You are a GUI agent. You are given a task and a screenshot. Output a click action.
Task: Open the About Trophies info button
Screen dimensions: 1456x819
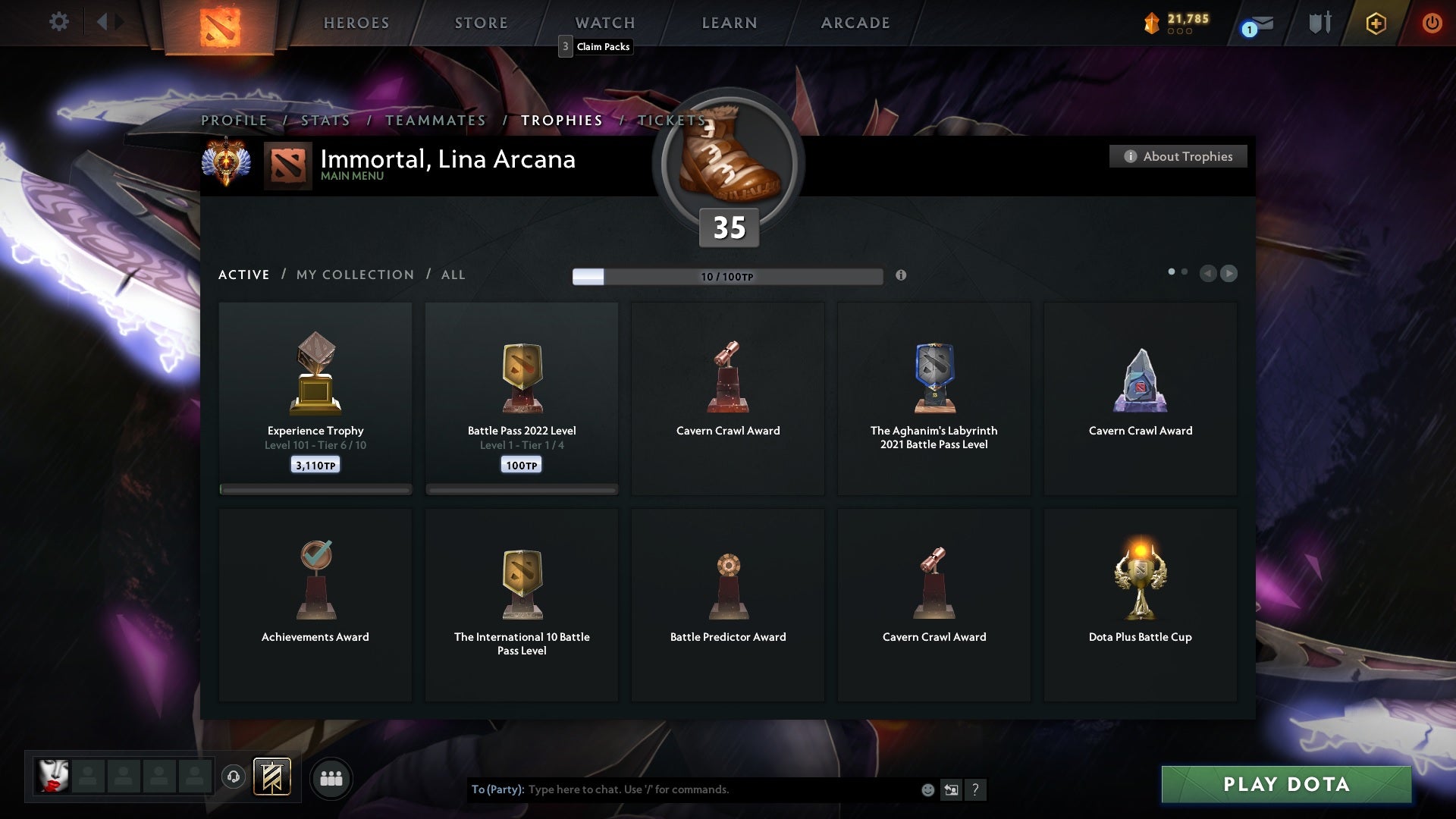click(x=1178, y=156)
